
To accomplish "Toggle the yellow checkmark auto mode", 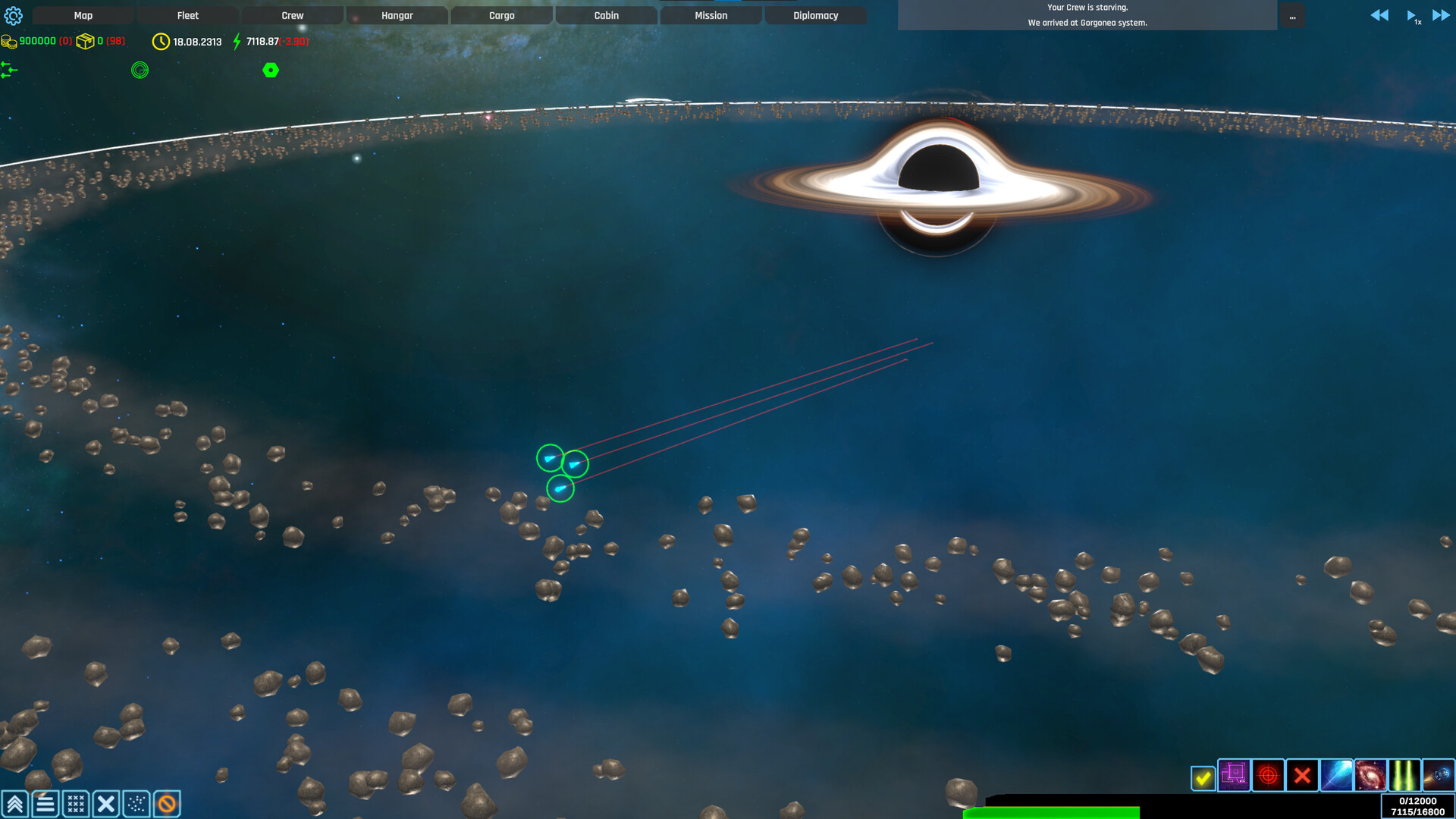I will [x=1205, y=777].
